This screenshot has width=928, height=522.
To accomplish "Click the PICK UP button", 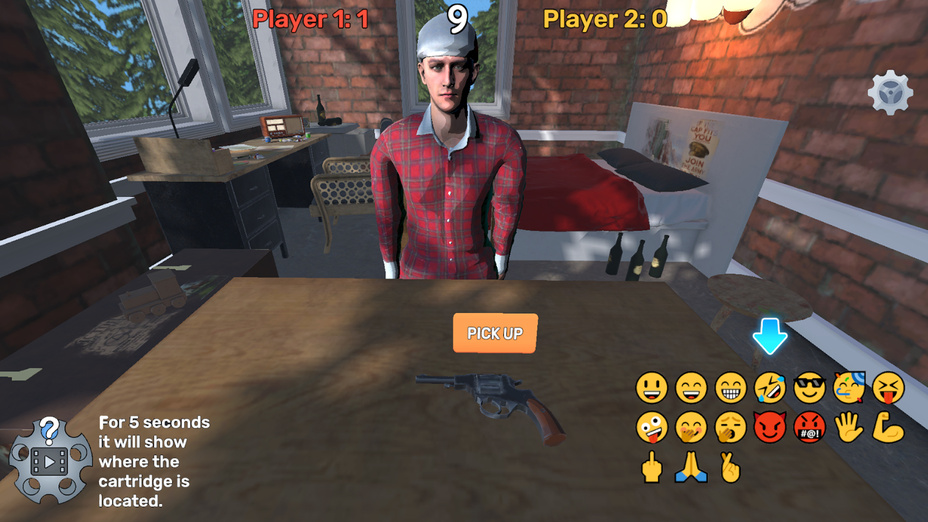I will [x=495, y=333].
